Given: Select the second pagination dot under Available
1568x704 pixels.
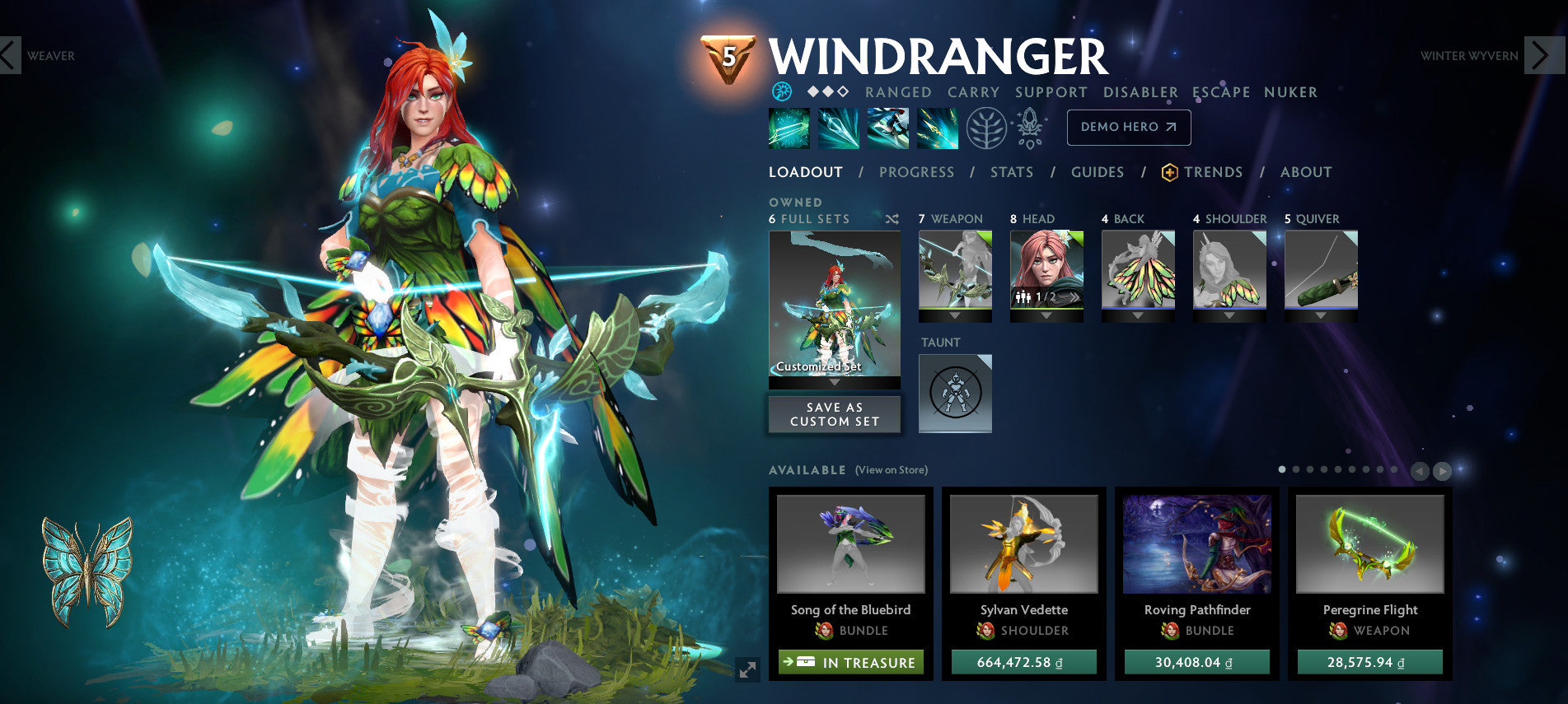Looking at the screenshot, I should coord(1295,469).
